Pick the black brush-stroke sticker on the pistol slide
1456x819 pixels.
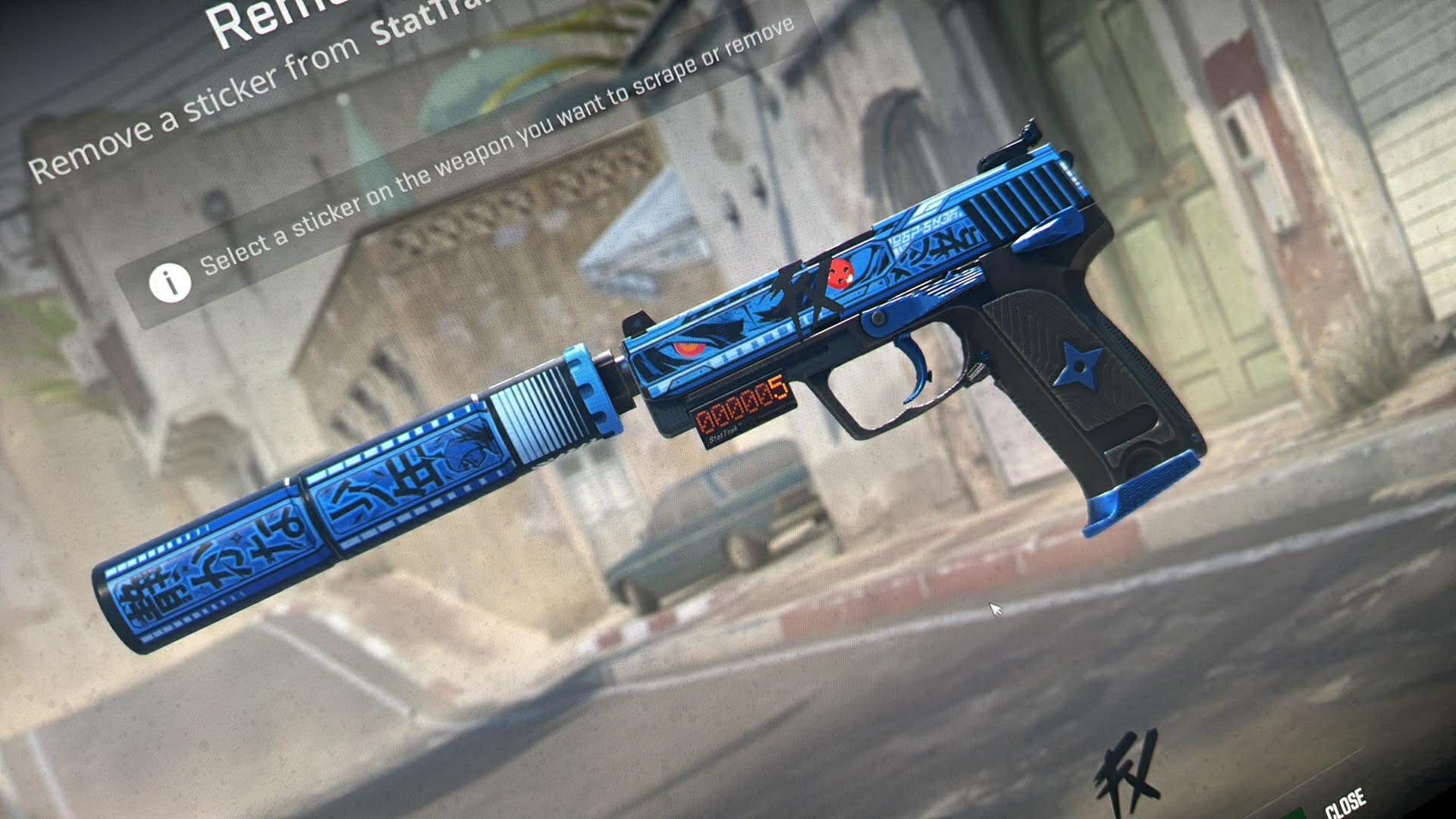click(x=806, y=287)
